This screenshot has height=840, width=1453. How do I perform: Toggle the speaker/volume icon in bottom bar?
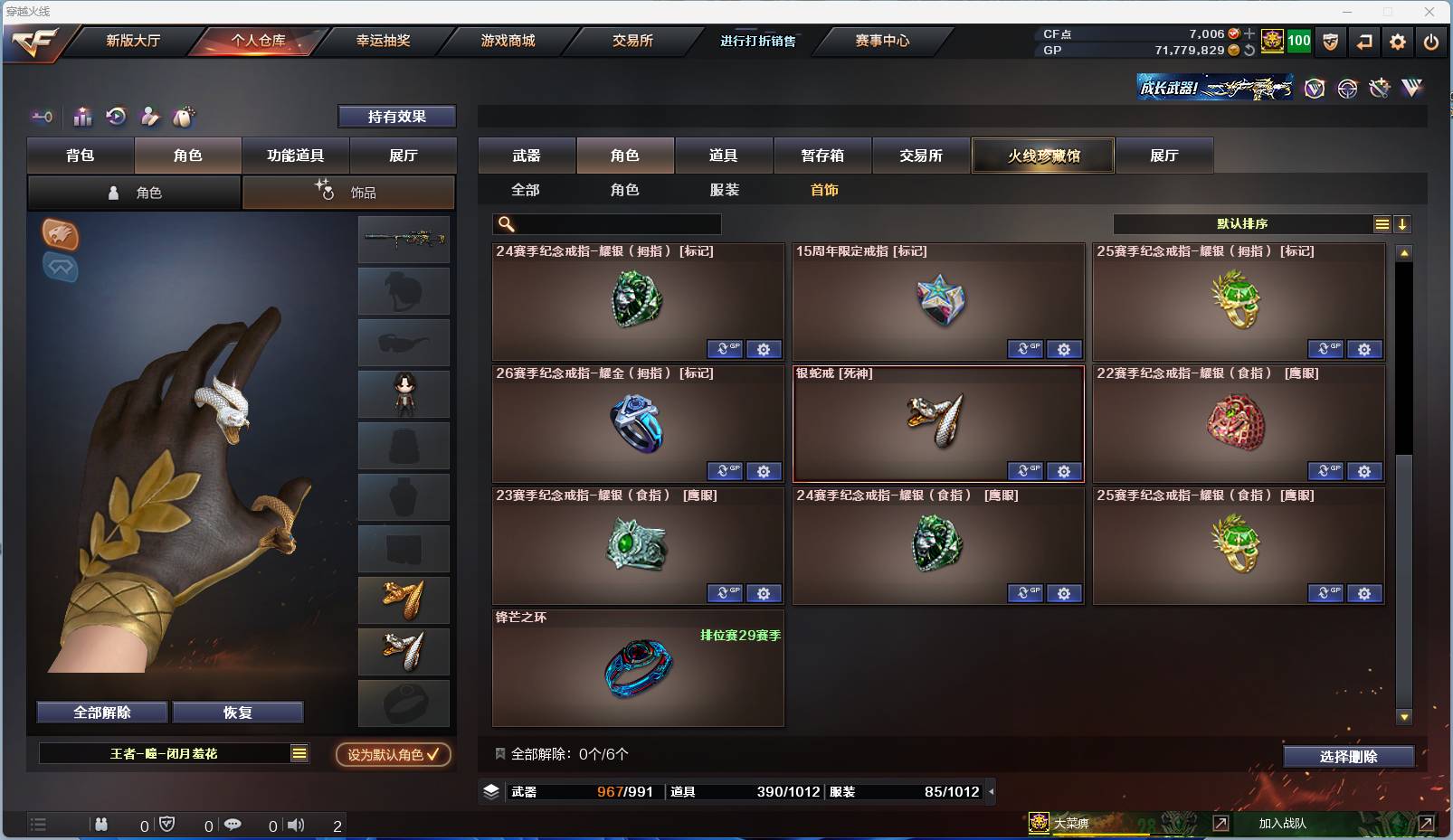click(296, 825)
